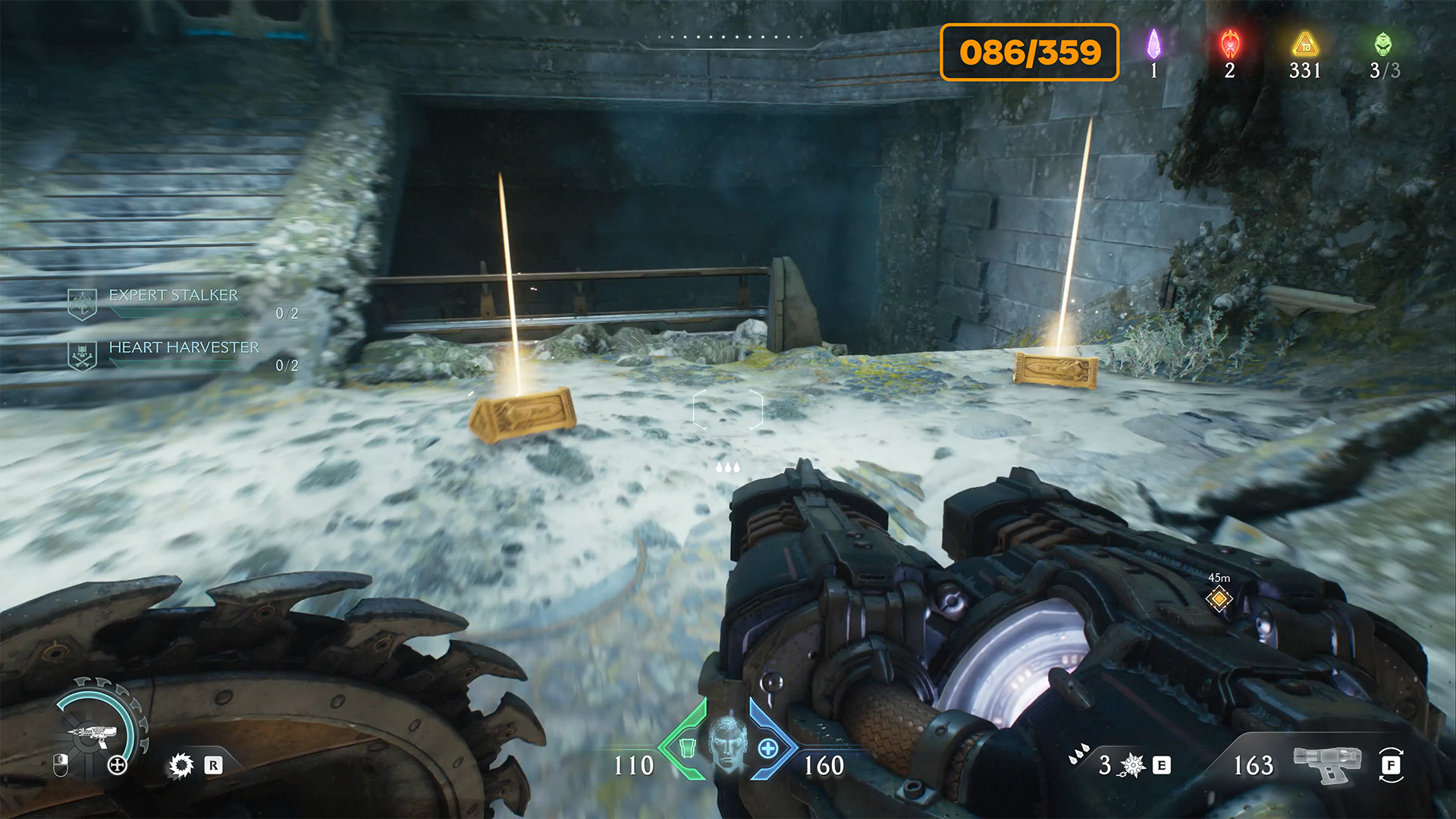Click the blue health cross icon
This screenshot has height=819, width=1456.
click(x=768, y=749)
